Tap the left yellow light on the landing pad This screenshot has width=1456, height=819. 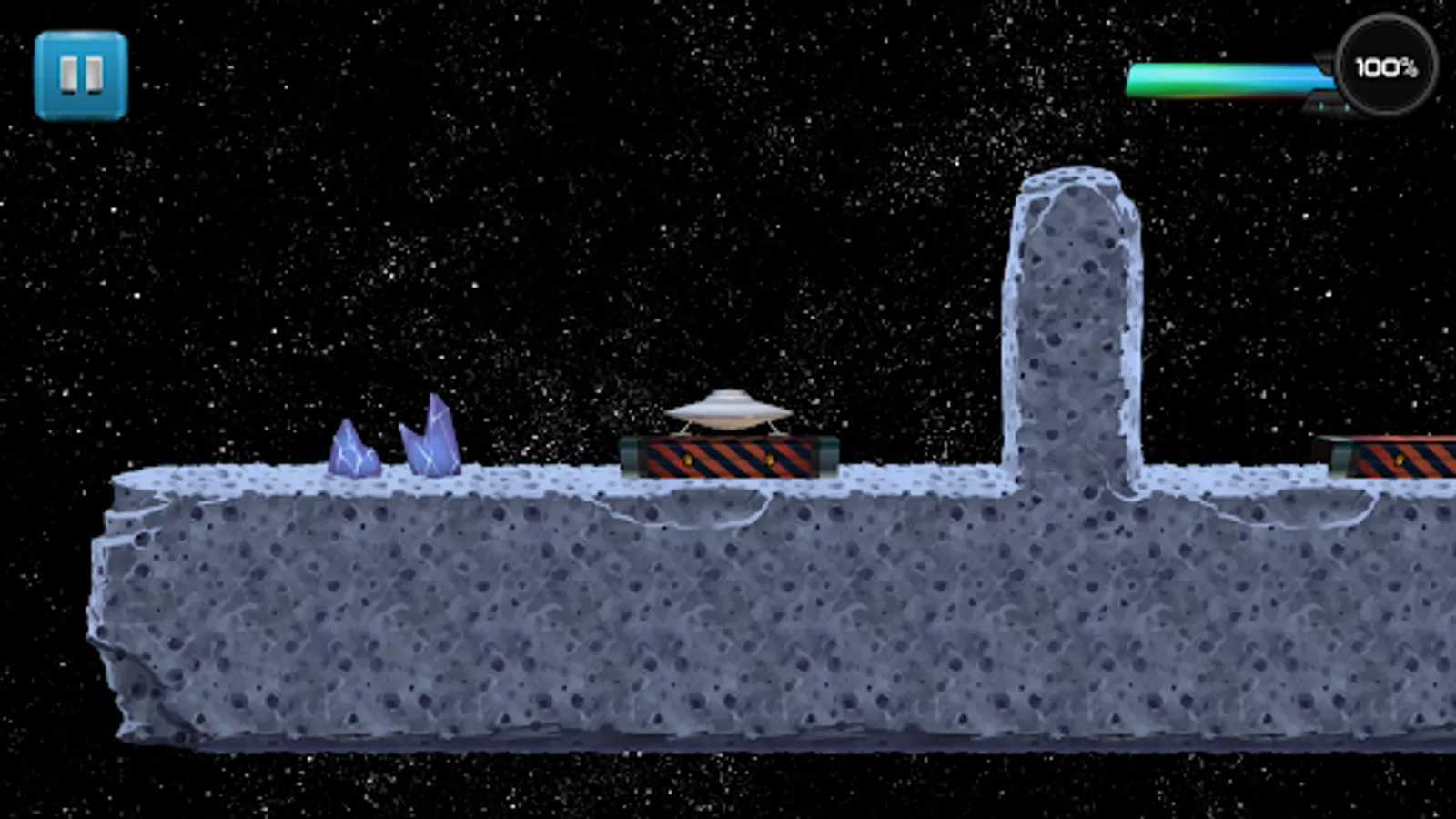[687, 460]
